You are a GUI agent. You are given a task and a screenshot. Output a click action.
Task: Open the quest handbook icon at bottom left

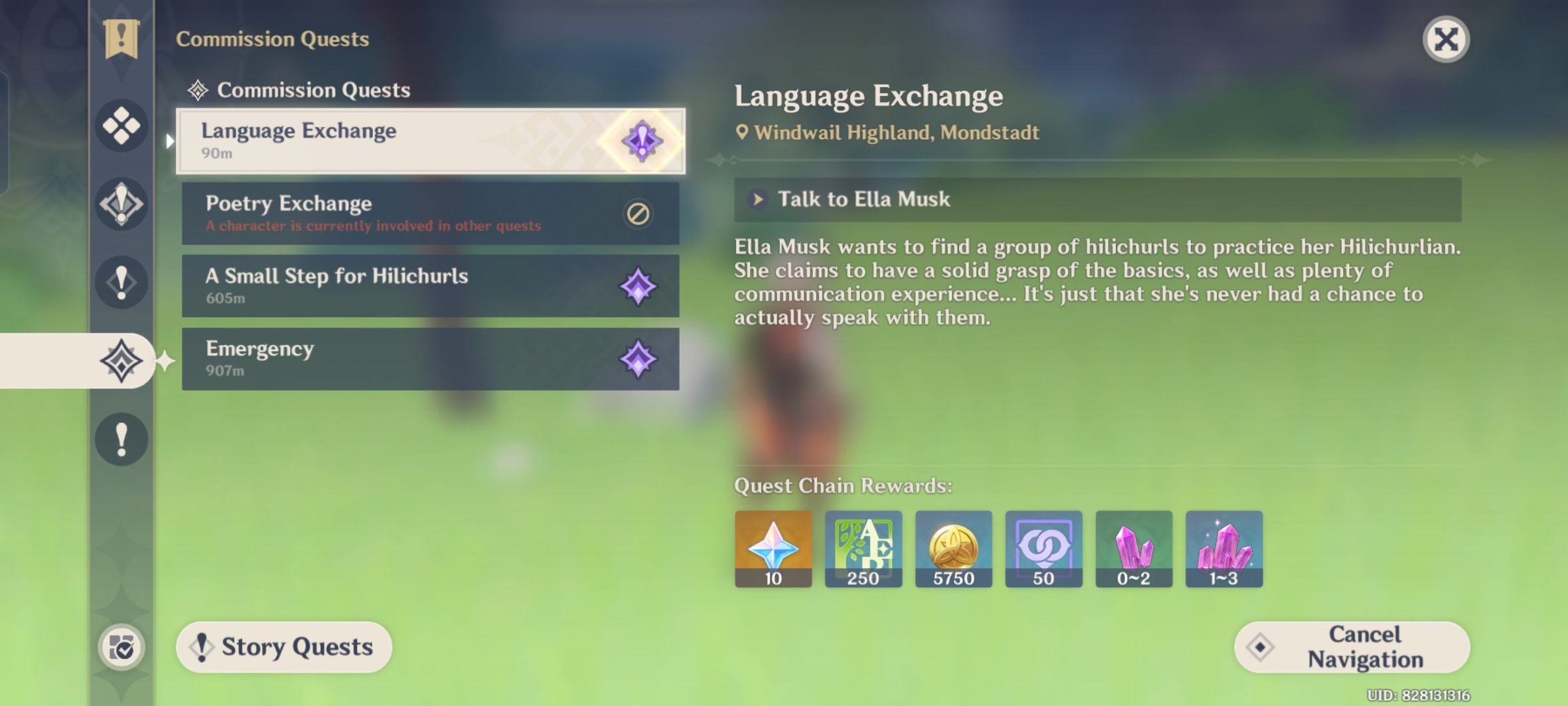click(120, 647)
